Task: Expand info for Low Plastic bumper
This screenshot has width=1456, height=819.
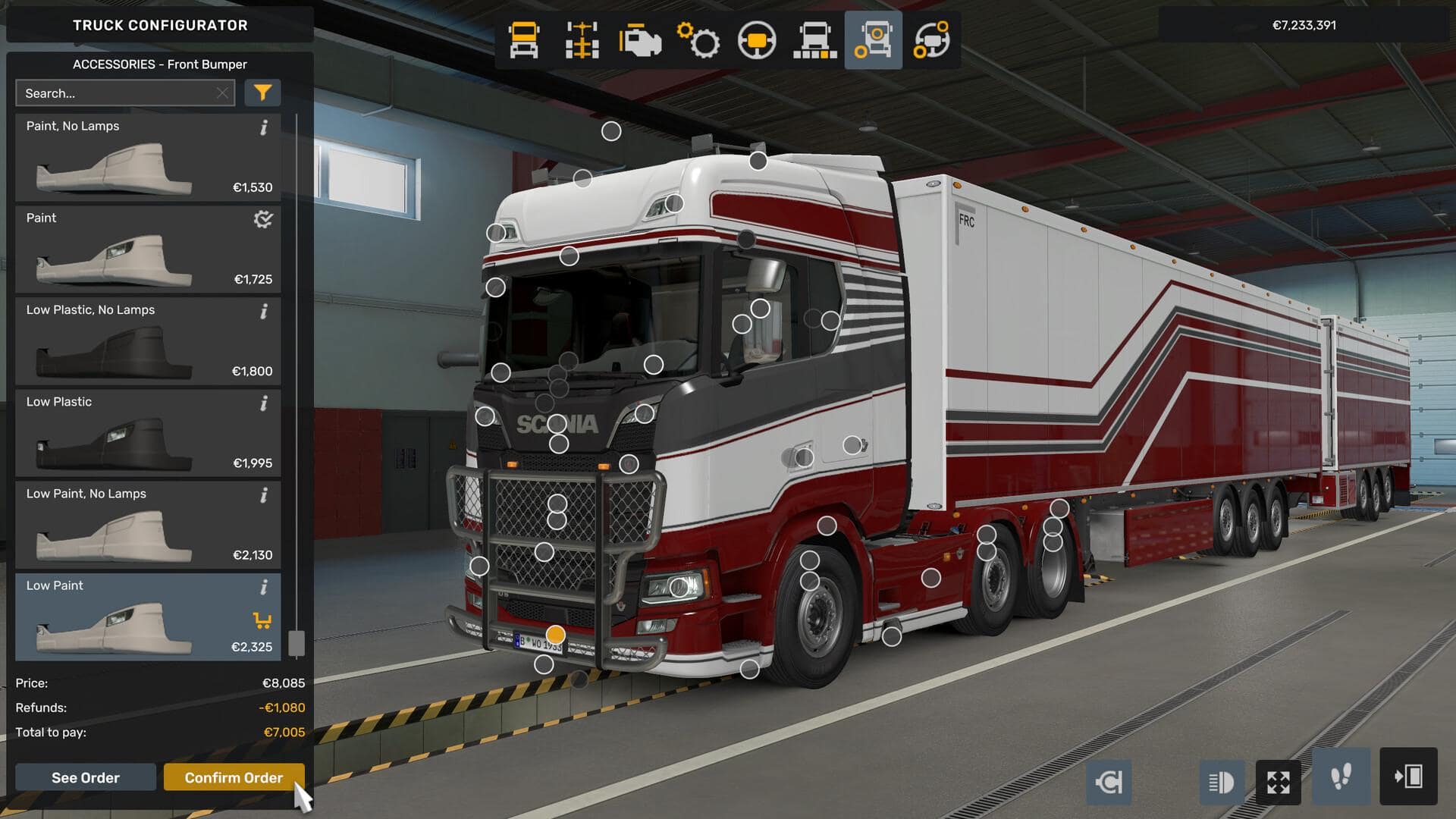Action: click(263, 403)
